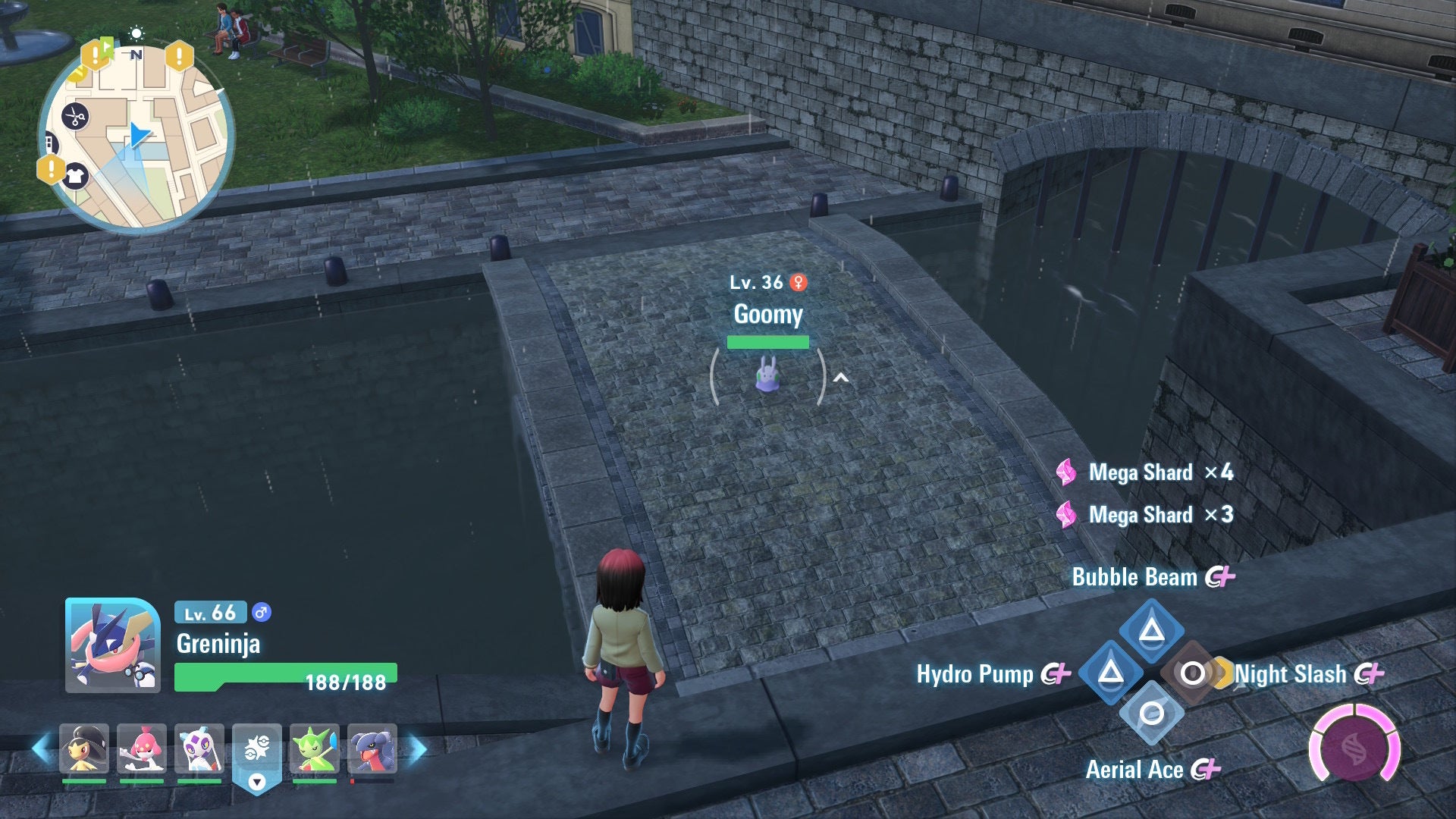Use the Aerial Ace move
Image resolution: width=1456 pixels, height=819 pixels.
click(1151, 714)
